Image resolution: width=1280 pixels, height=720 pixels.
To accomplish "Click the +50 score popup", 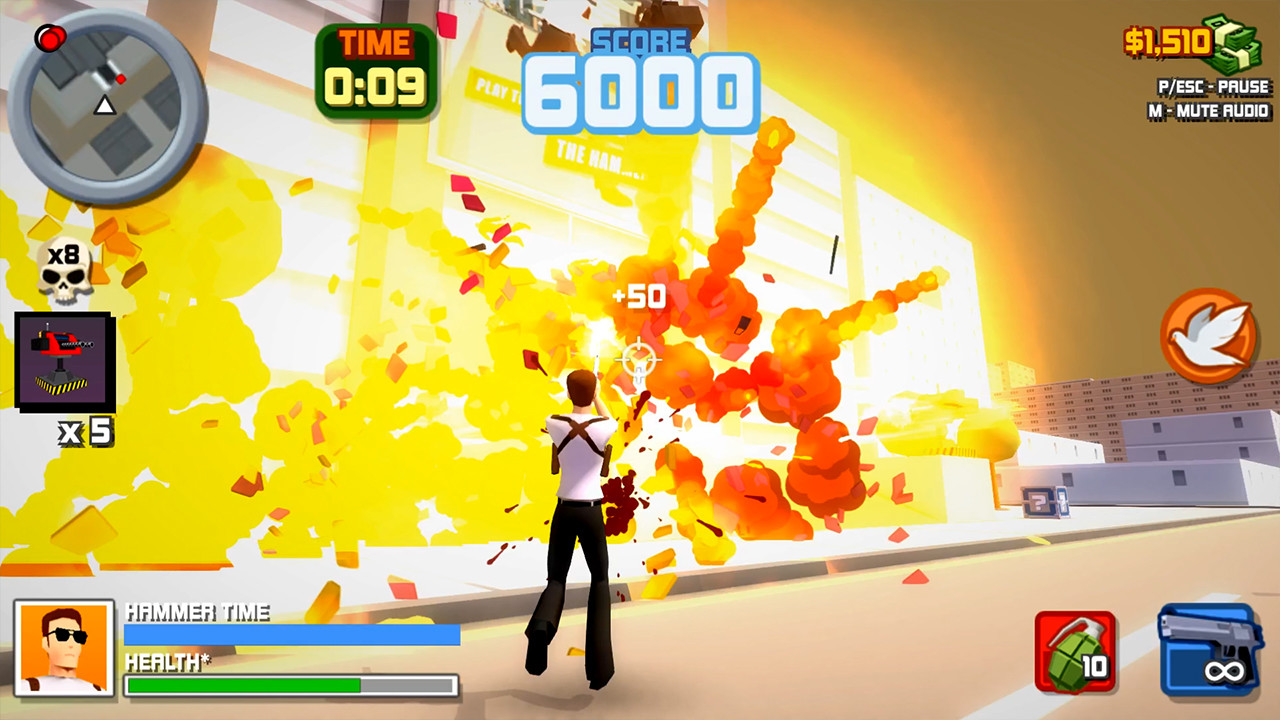I will (639, 296).
